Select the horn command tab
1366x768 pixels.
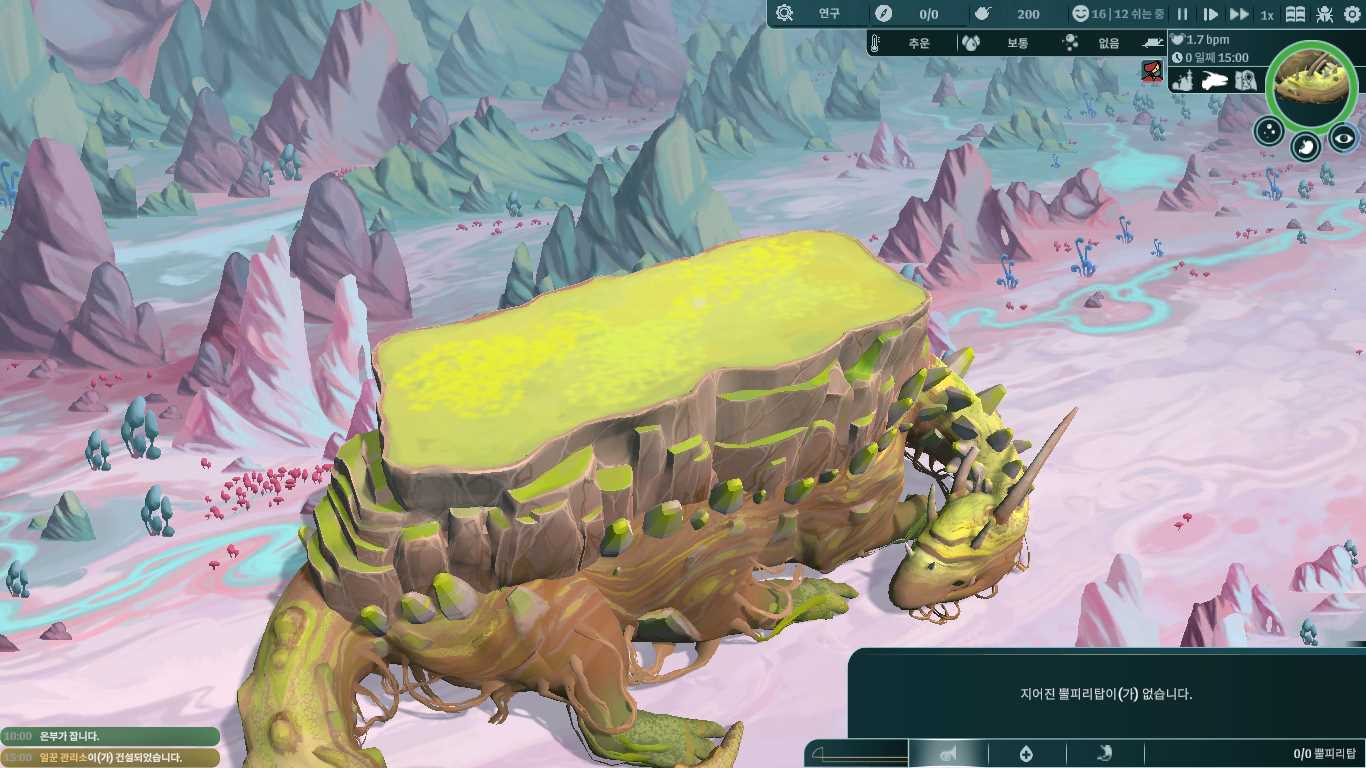pyautogui.click(x=947, y=754)
